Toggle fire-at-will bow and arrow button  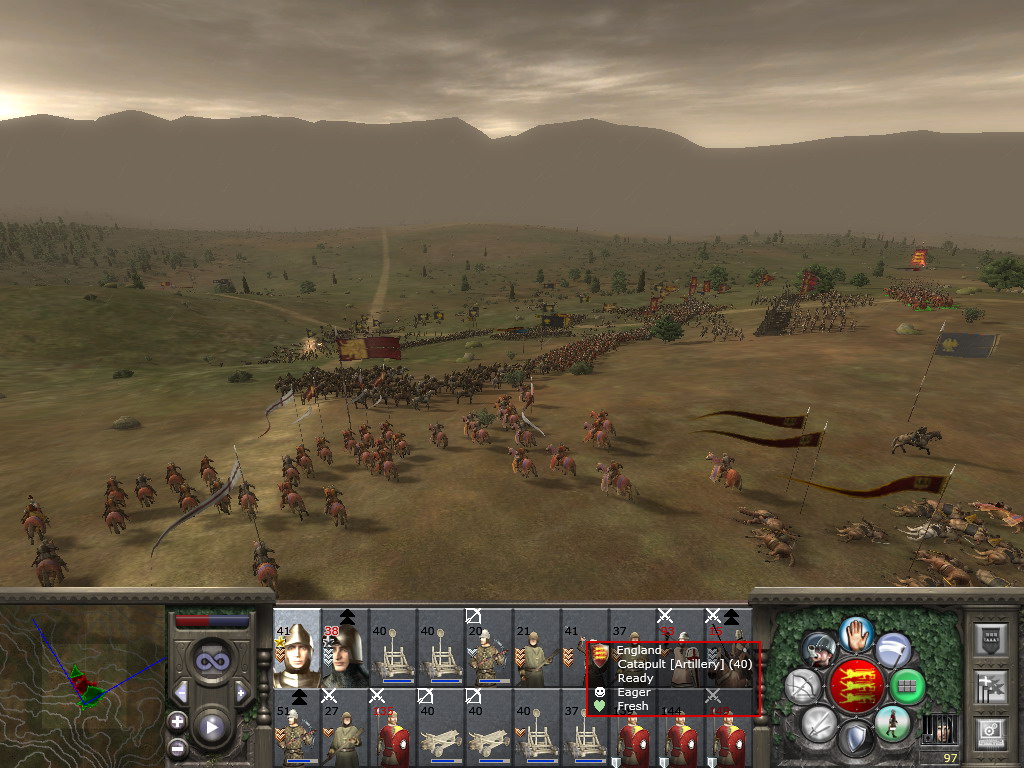(x=802, y=687)
